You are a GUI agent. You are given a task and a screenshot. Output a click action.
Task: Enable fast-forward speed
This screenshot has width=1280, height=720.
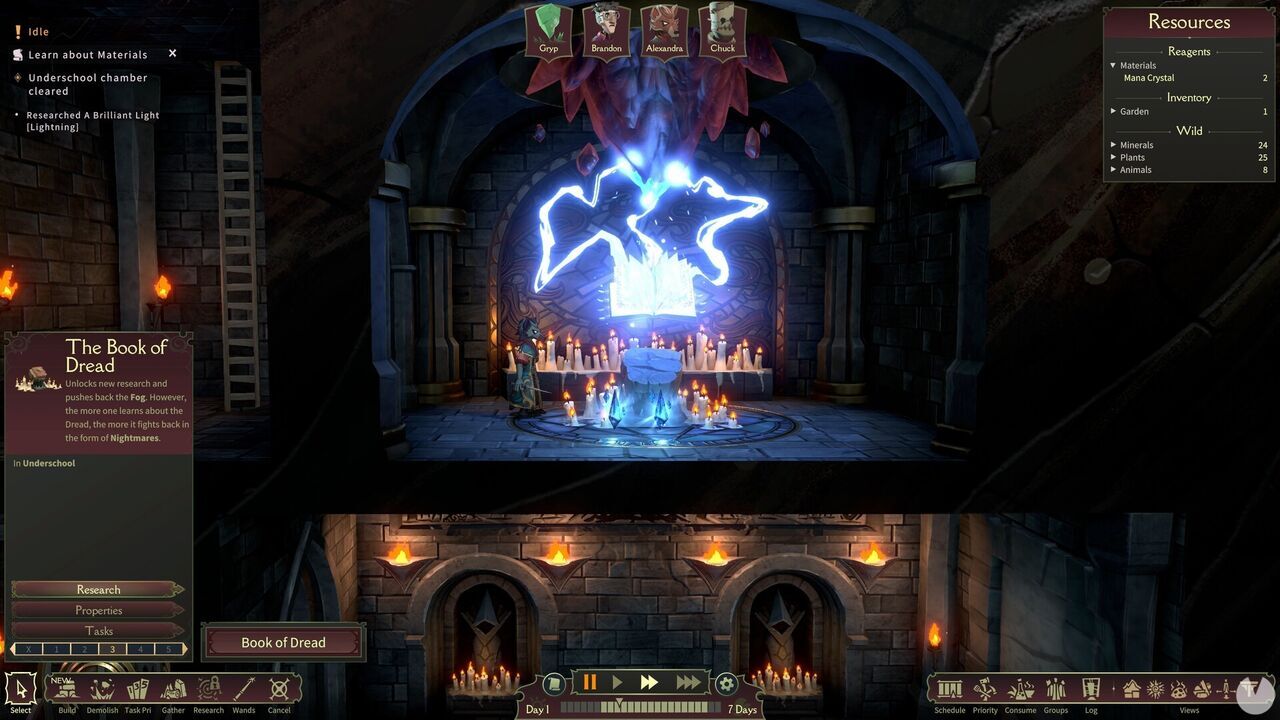(x=651, y=682)
